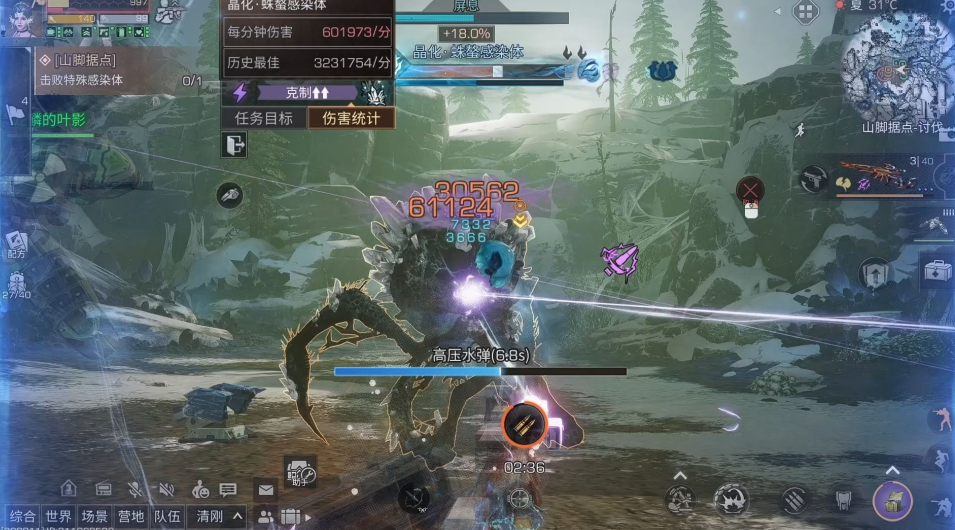The height and width of the screenshot is (530, 955).
Task: Switch to the 综合 chat channel
Action: coord(22,517)
